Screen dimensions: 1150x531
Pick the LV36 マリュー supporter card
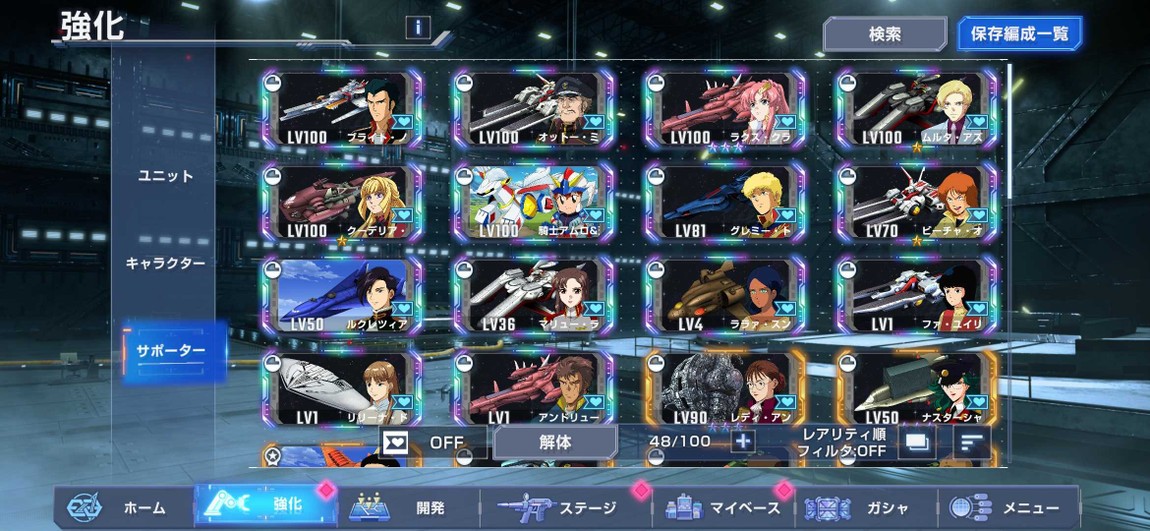coord(535,297)
